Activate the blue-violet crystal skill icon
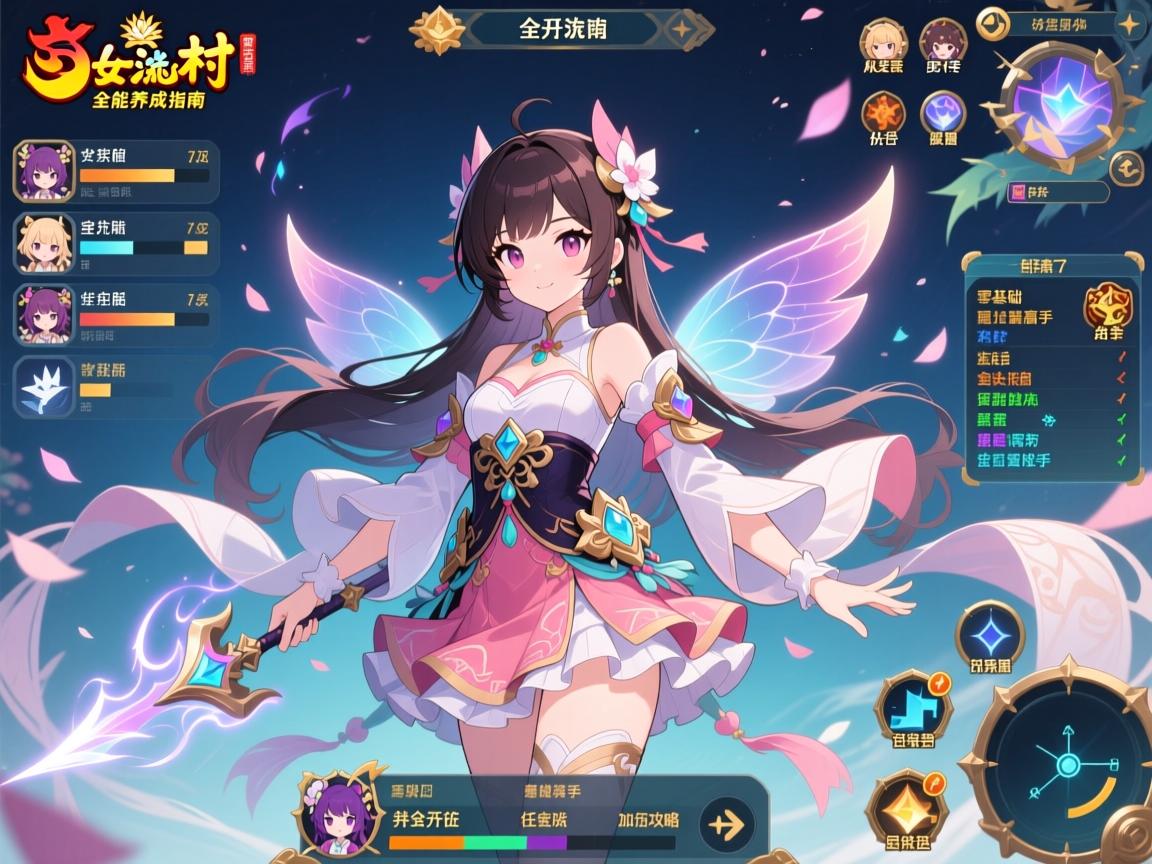This screenshot has width=1152, height=864. point(942,112)
